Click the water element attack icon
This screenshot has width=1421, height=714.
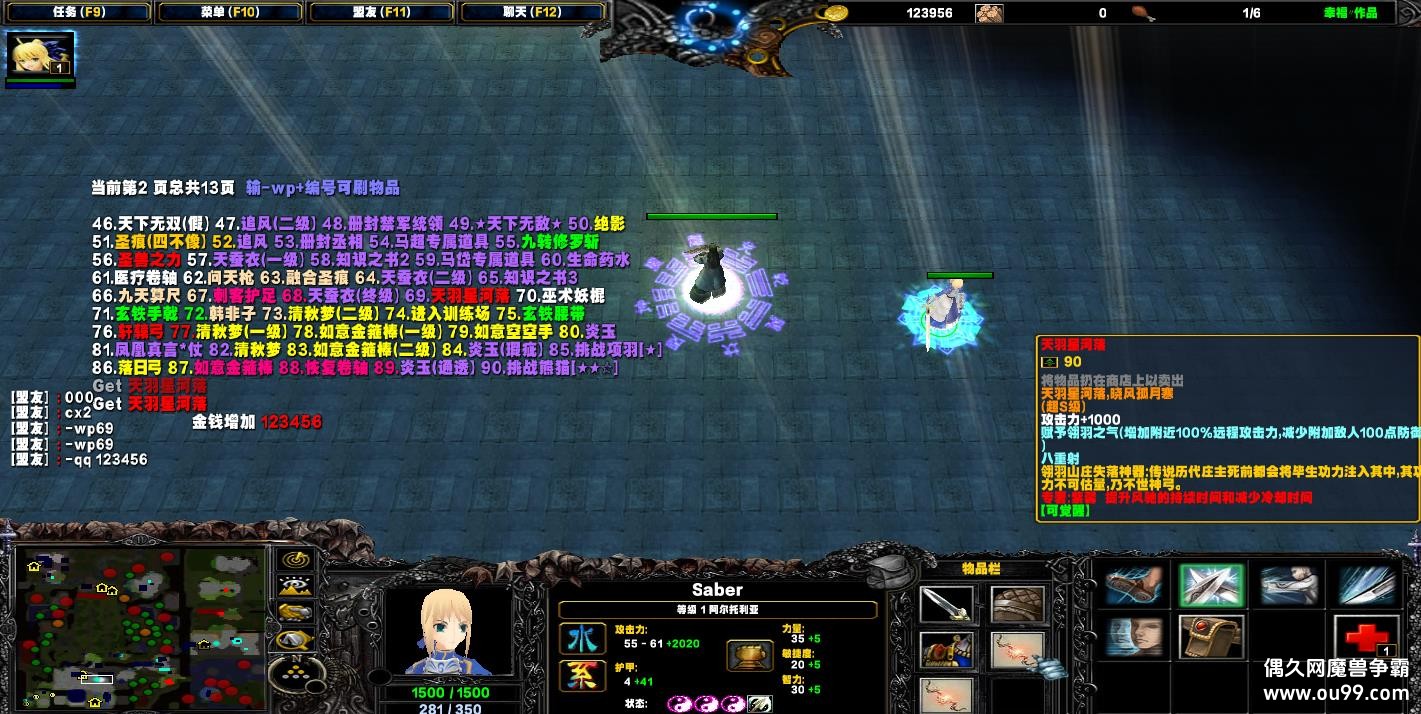pyautogui.click(x=577, y=639)
